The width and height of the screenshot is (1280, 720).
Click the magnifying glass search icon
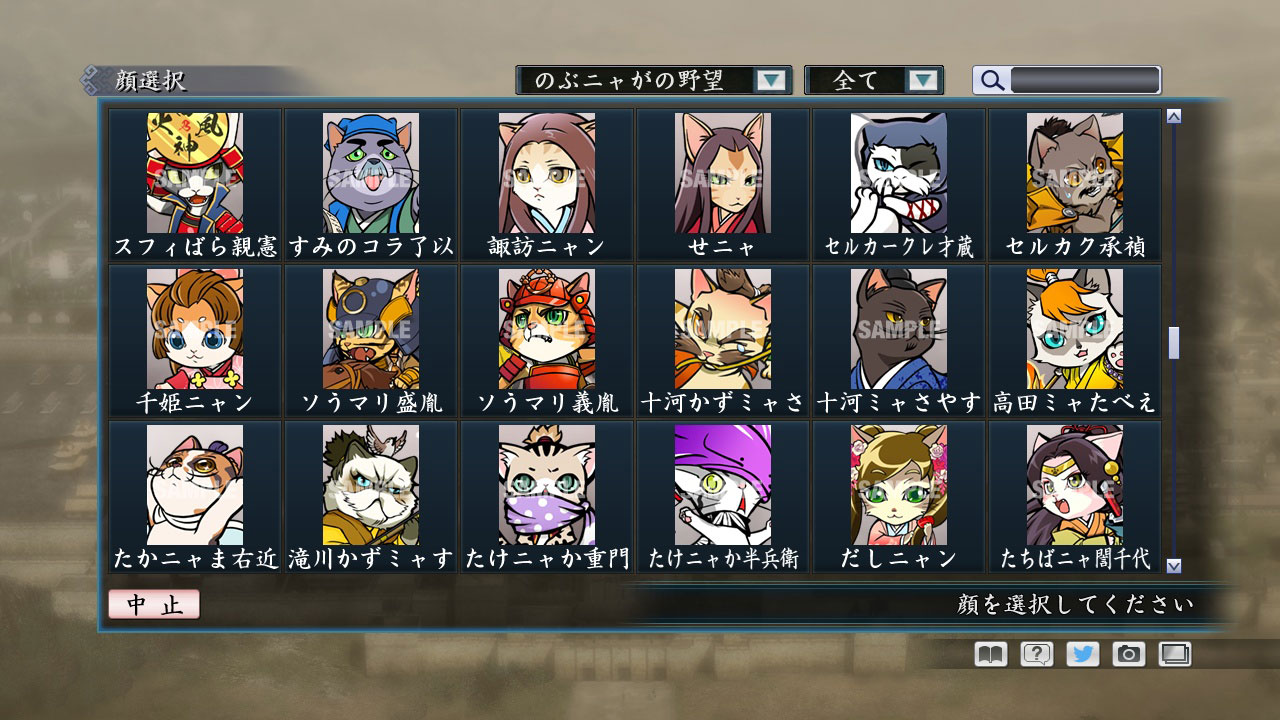(x=991, y=80)
